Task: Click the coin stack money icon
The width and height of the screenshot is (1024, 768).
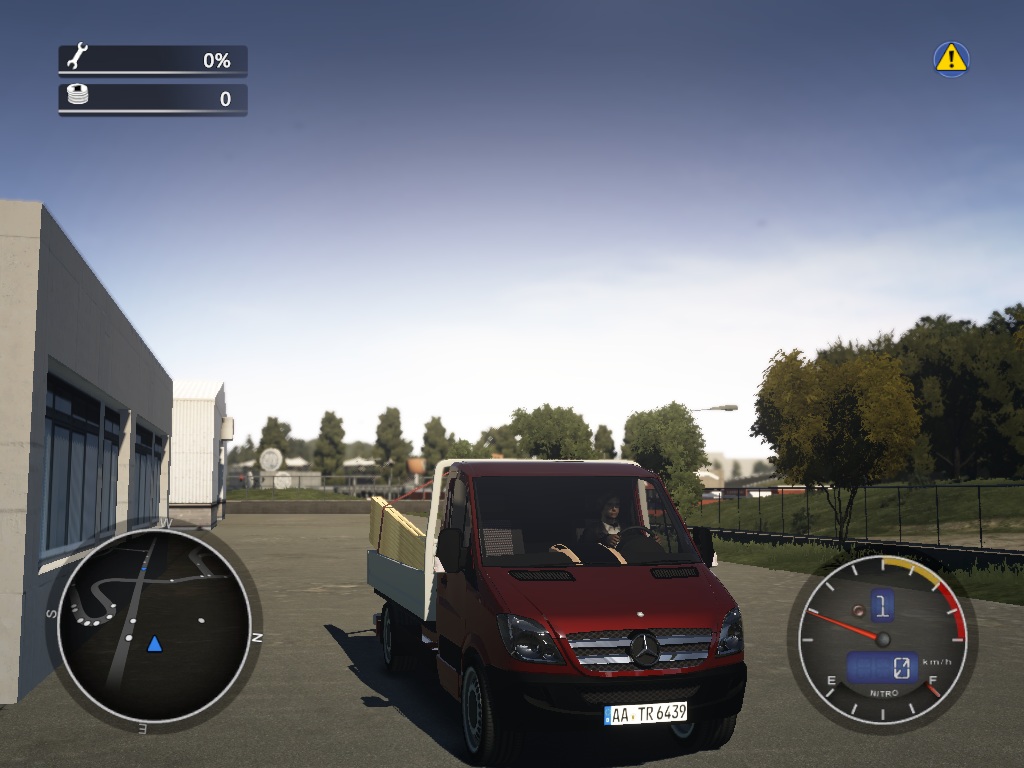Action: [x=77, y=96]
